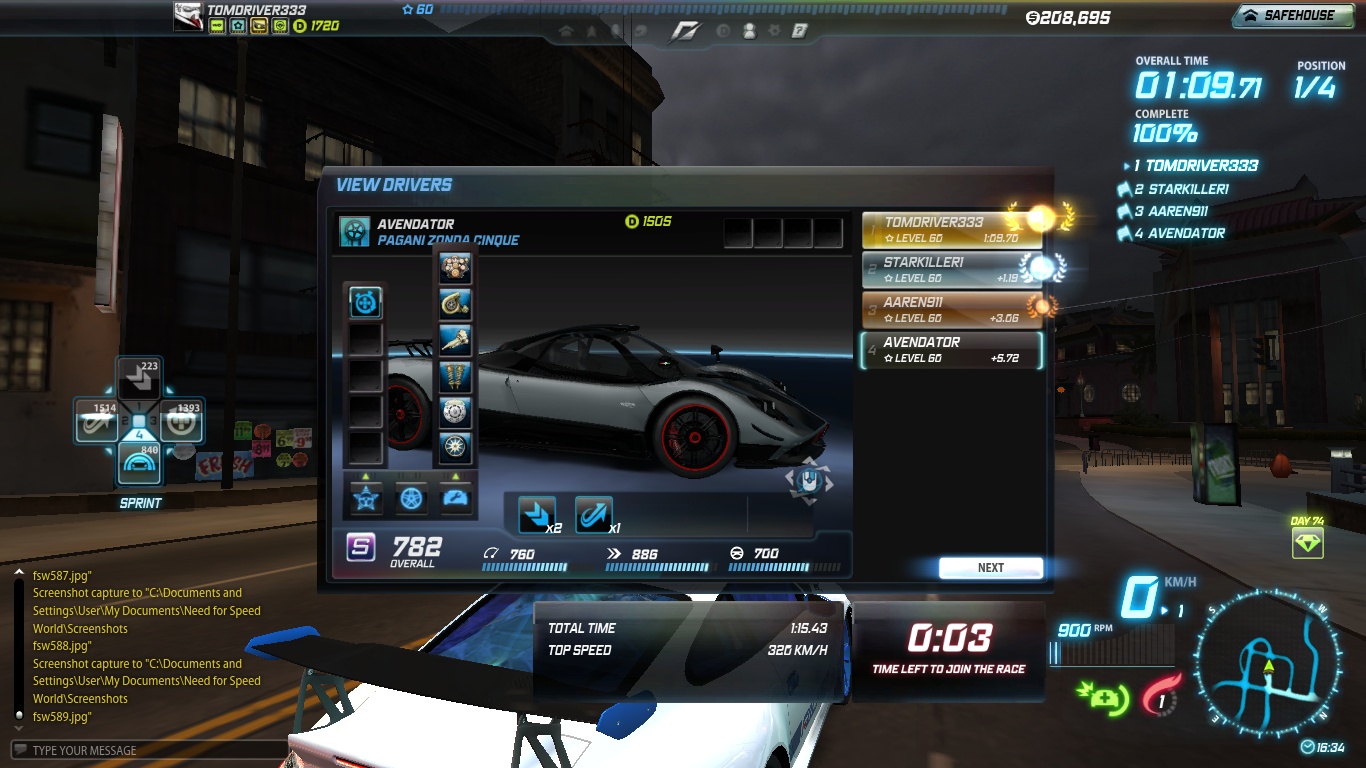
Task: Click the chat message input box
Action: click(150, 750)
